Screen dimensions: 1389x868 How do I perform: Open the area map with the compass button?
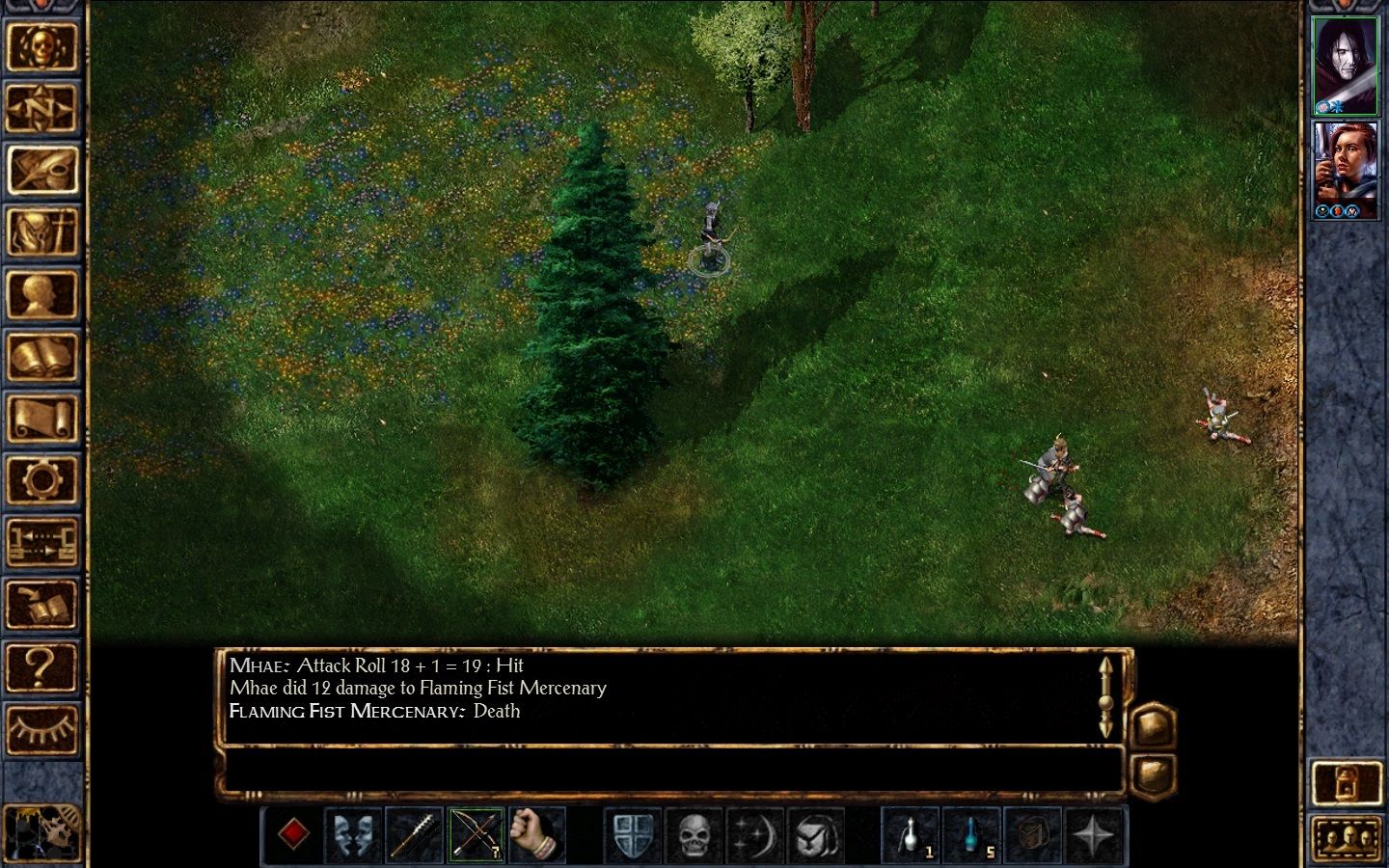pyautogui.click(x=41, y=107)
